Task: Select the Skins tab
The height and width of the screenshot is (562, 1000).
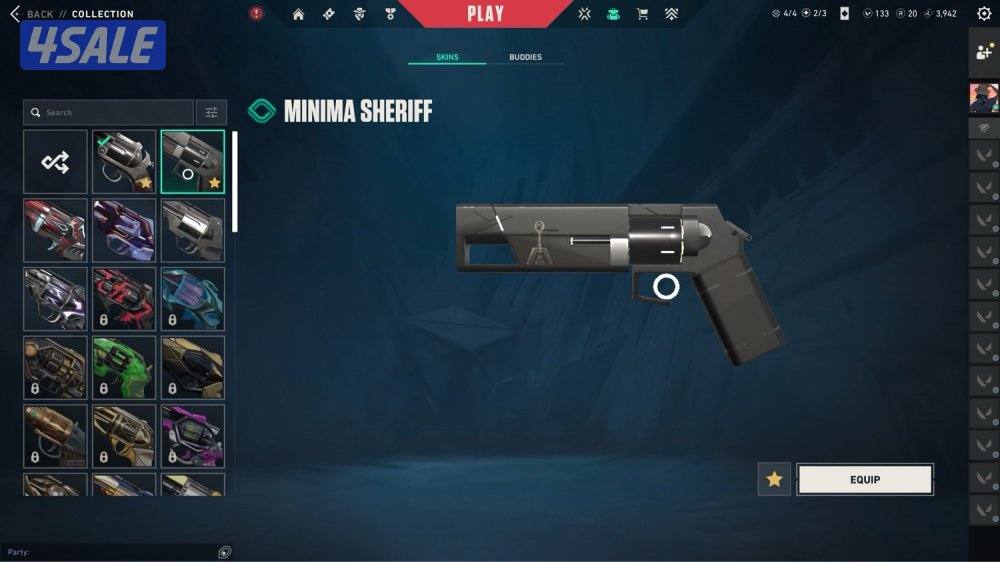Action: tap(447, 58)
